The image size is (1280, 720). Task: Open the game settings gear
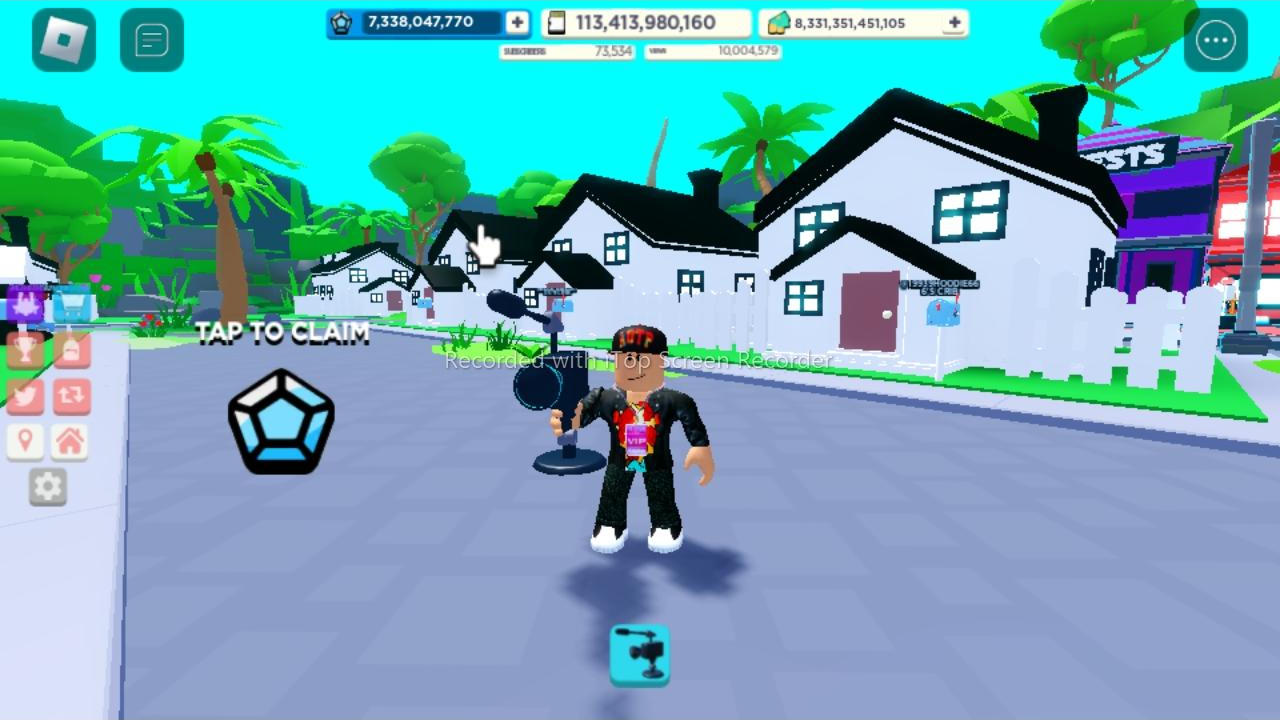[x=48, y=487]
